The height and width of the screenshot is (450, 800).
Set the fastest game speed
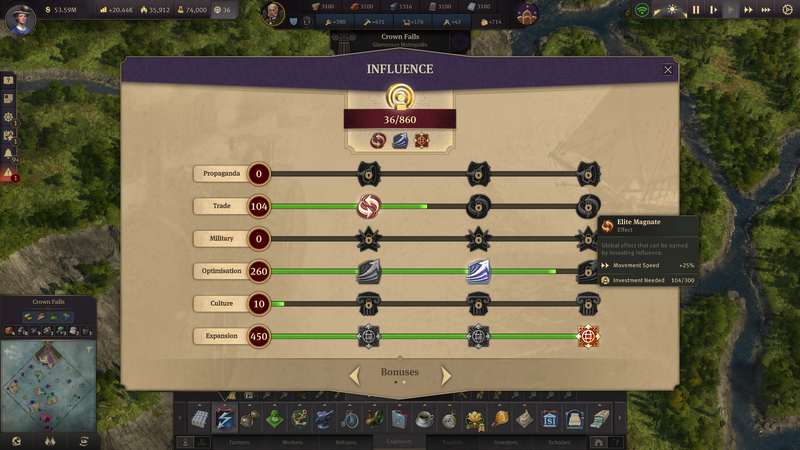tap(765, 10)
